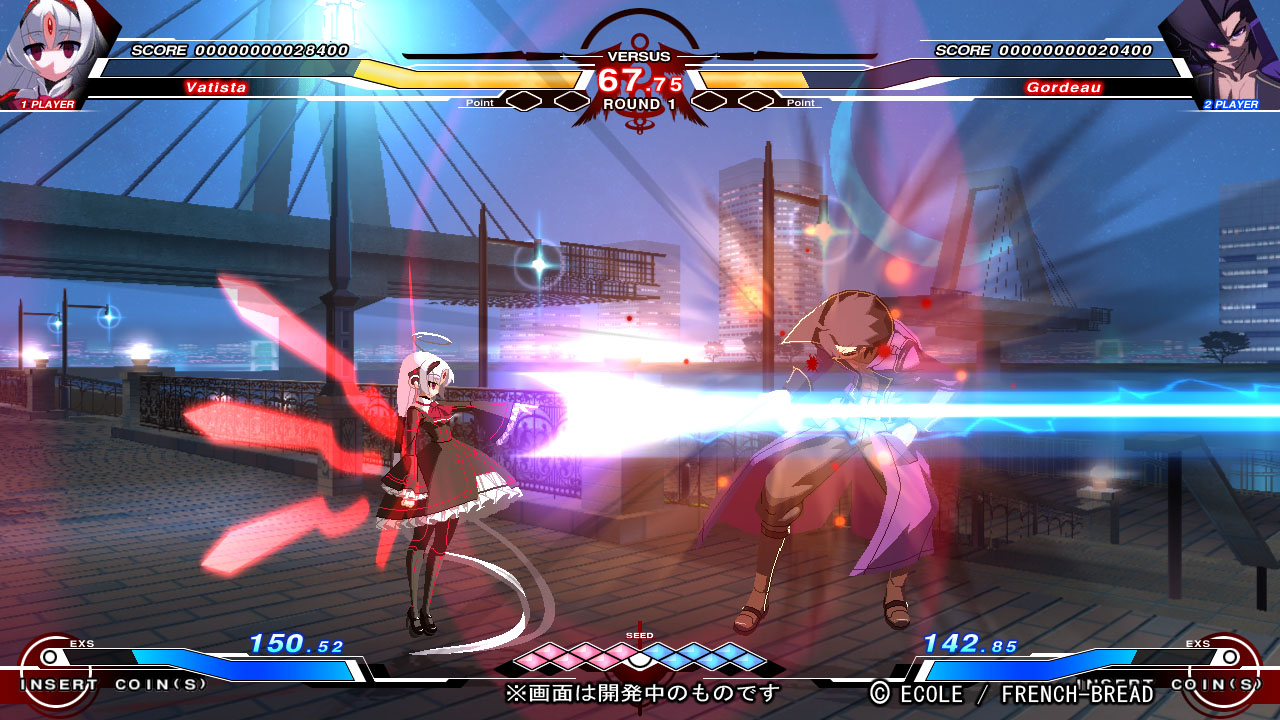Click the ECOLE / FRENCH-BREAD copyright link
Viewport: 1280px width, 720px height.
click(x=1015, y=693)
